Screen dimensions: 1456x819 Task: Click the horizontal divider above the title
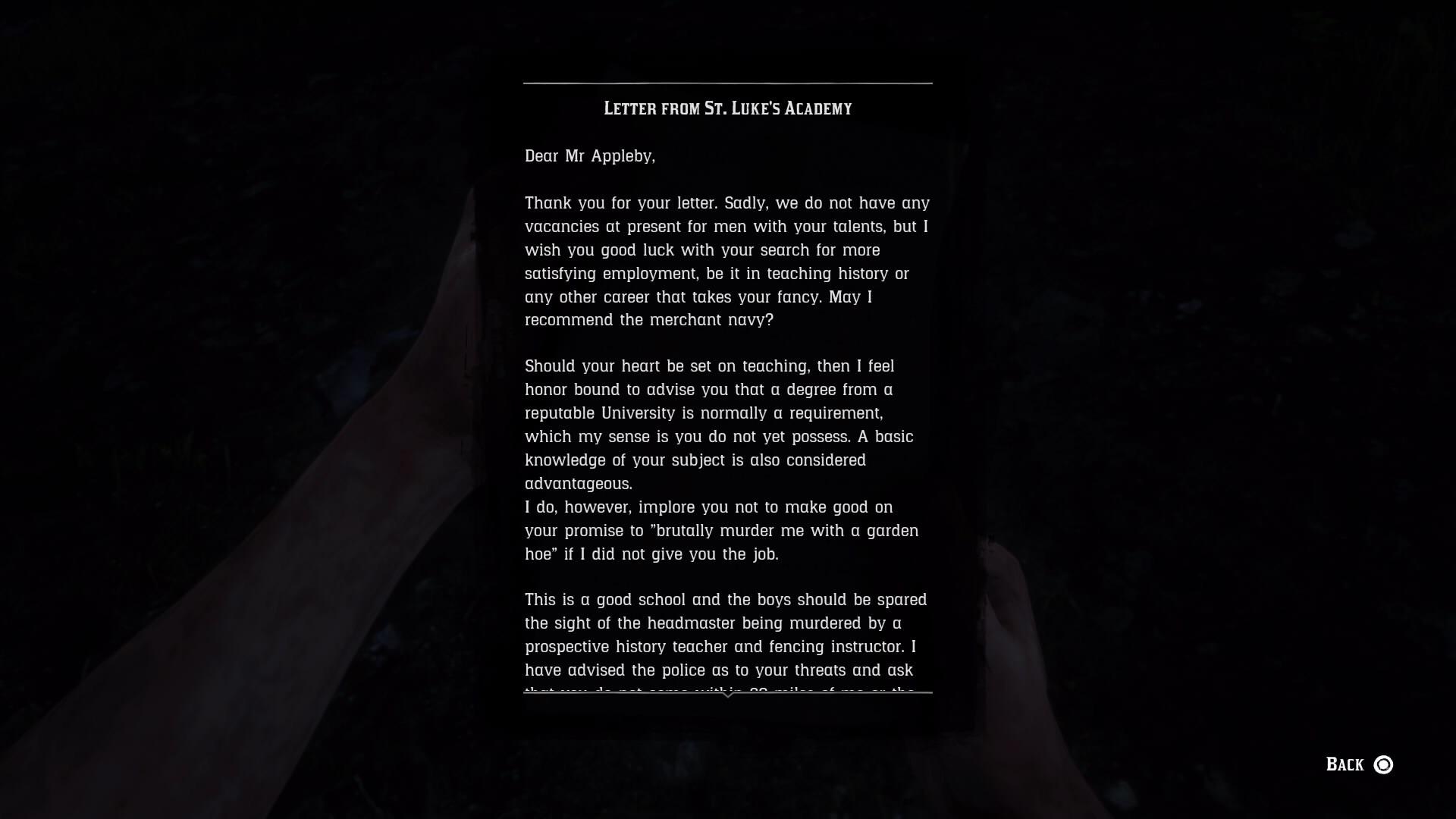726,83
